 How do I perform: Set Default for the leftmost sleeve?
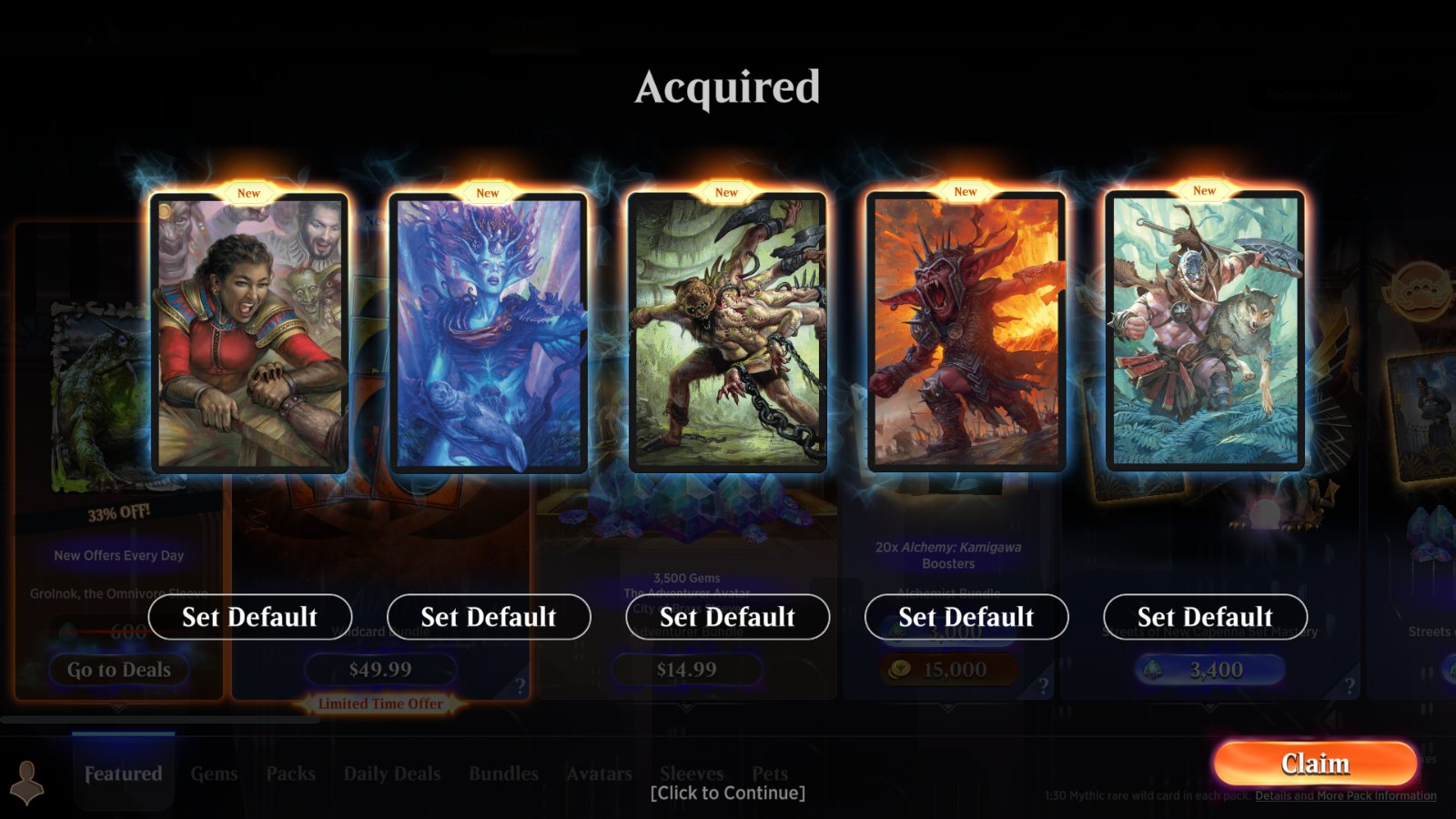tap(249, 617)
